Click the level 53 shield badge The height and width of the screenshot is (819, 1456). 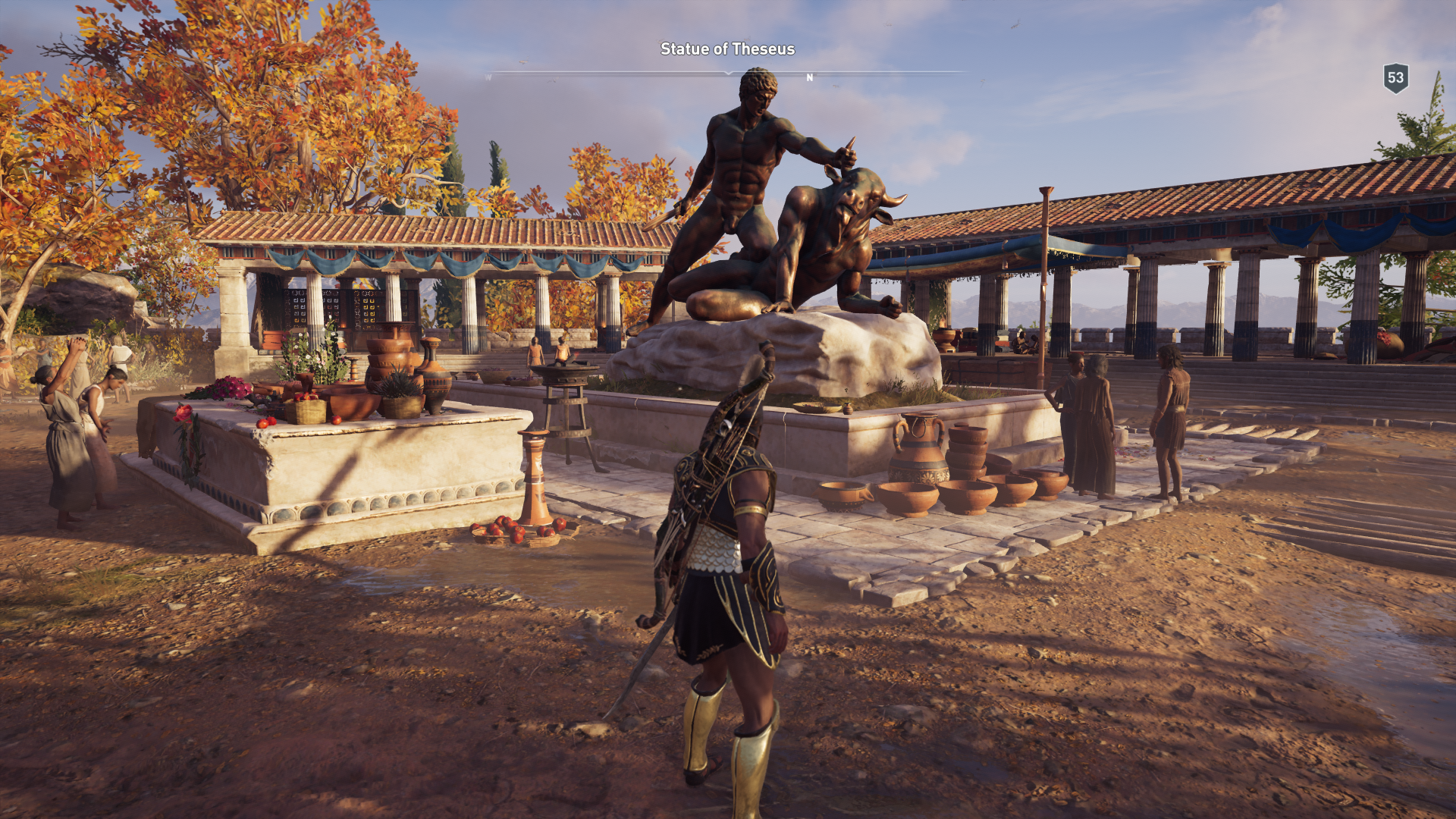click(1395, 78)
